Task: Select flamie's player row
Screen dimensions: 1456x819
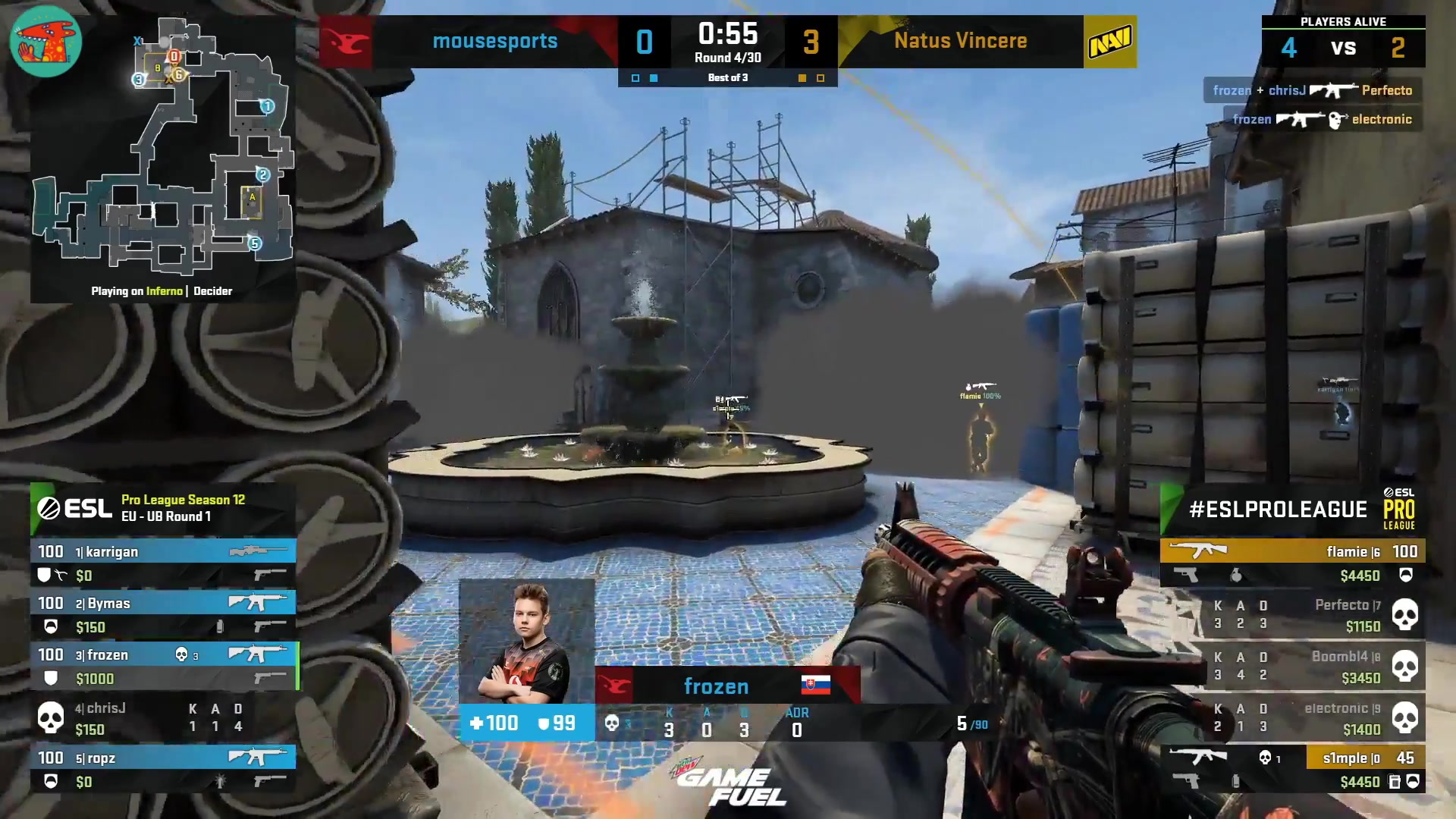Action: pyautogui.click(x=1292, y=563)
